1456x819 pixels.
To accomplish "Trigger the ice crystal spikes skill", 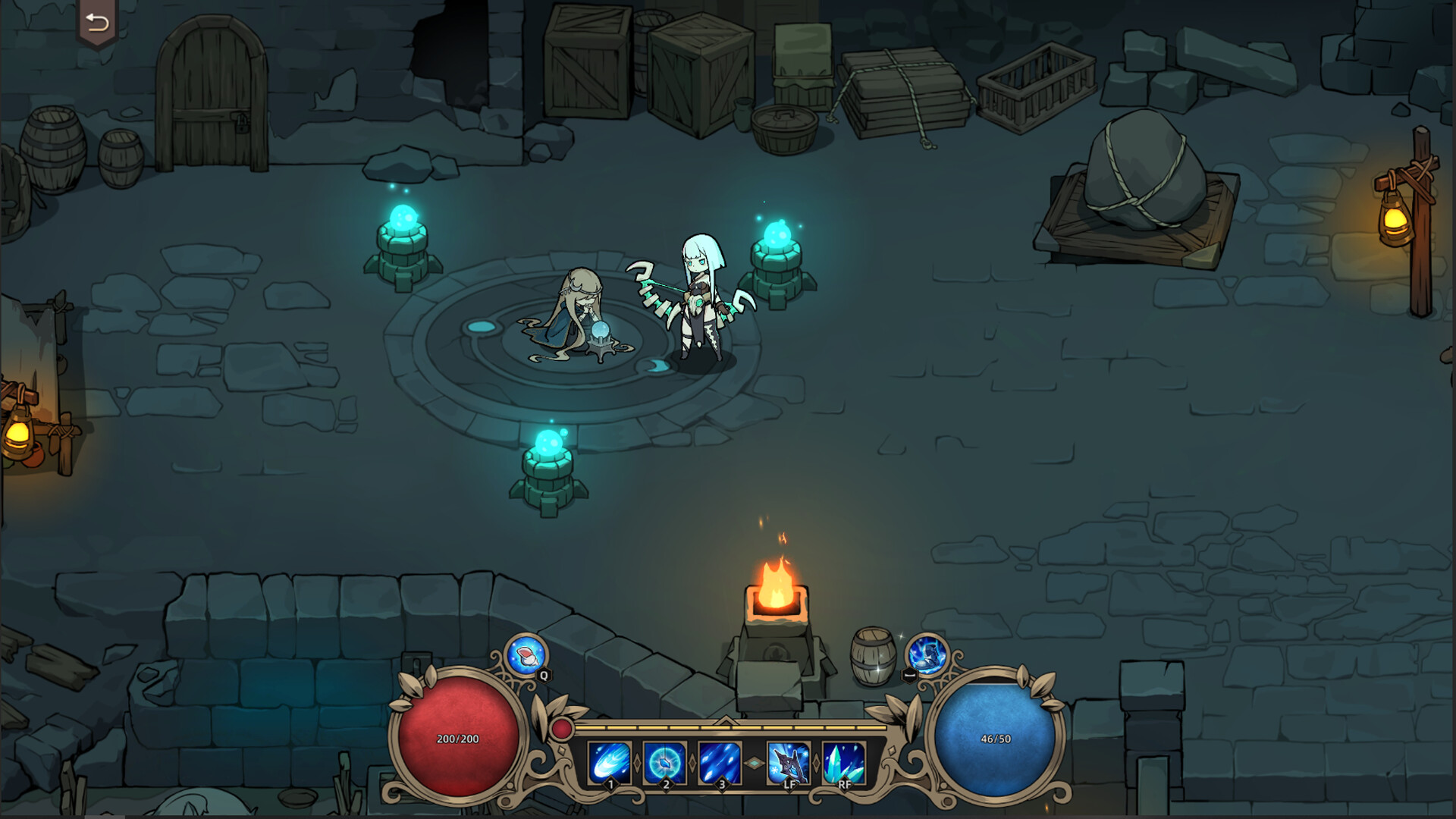I will 844,762.
